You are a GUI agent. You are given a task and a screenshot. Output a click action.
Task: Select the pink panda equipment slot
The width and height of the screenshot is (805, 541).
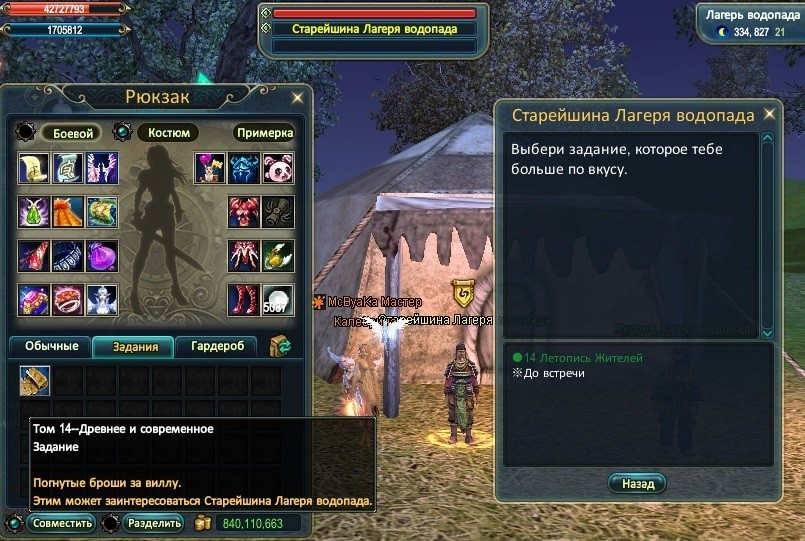pyautogui.click(x=278, y=168)
